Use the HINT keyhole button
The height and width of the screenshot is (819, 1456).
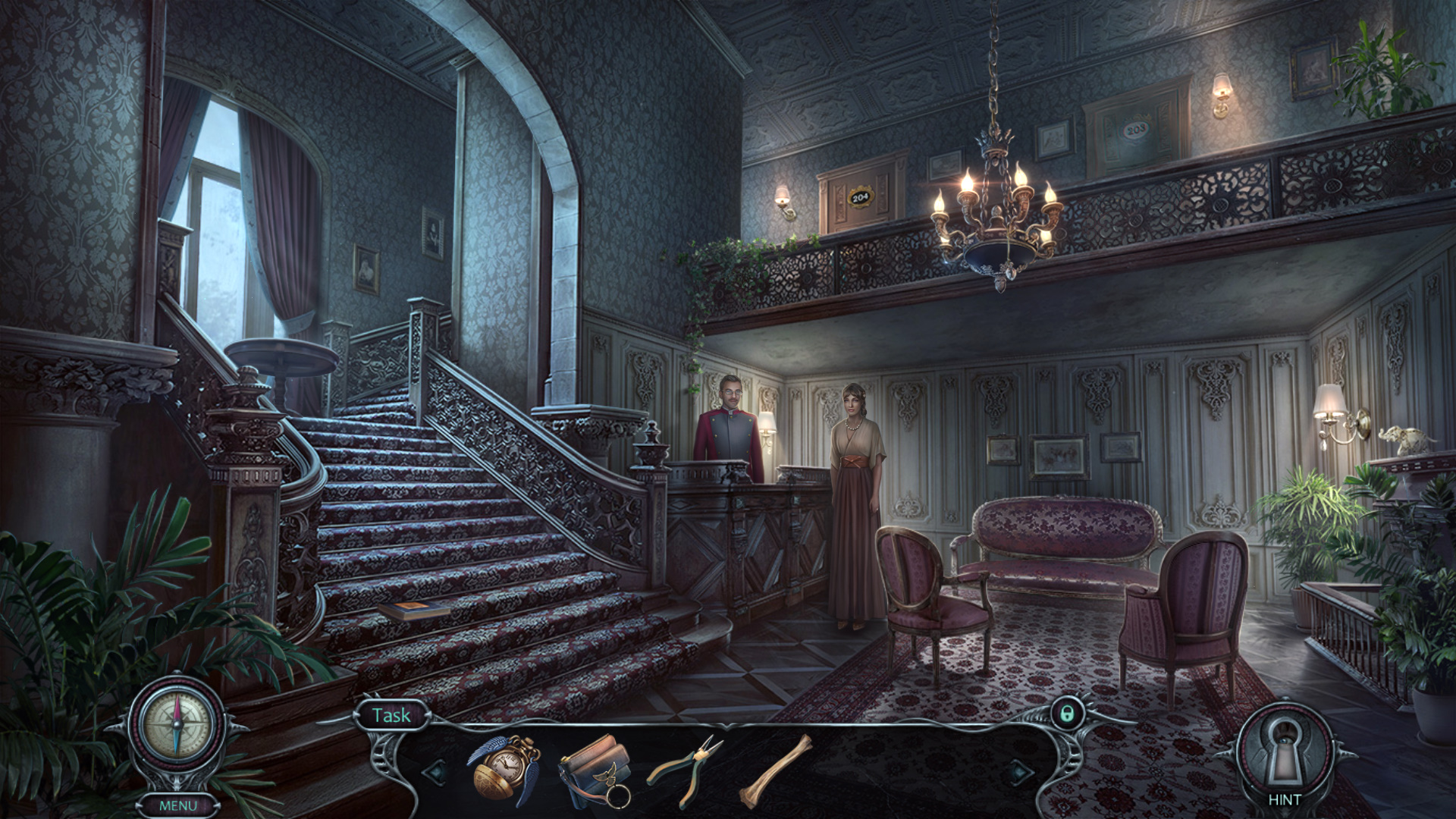(1284, 754)
